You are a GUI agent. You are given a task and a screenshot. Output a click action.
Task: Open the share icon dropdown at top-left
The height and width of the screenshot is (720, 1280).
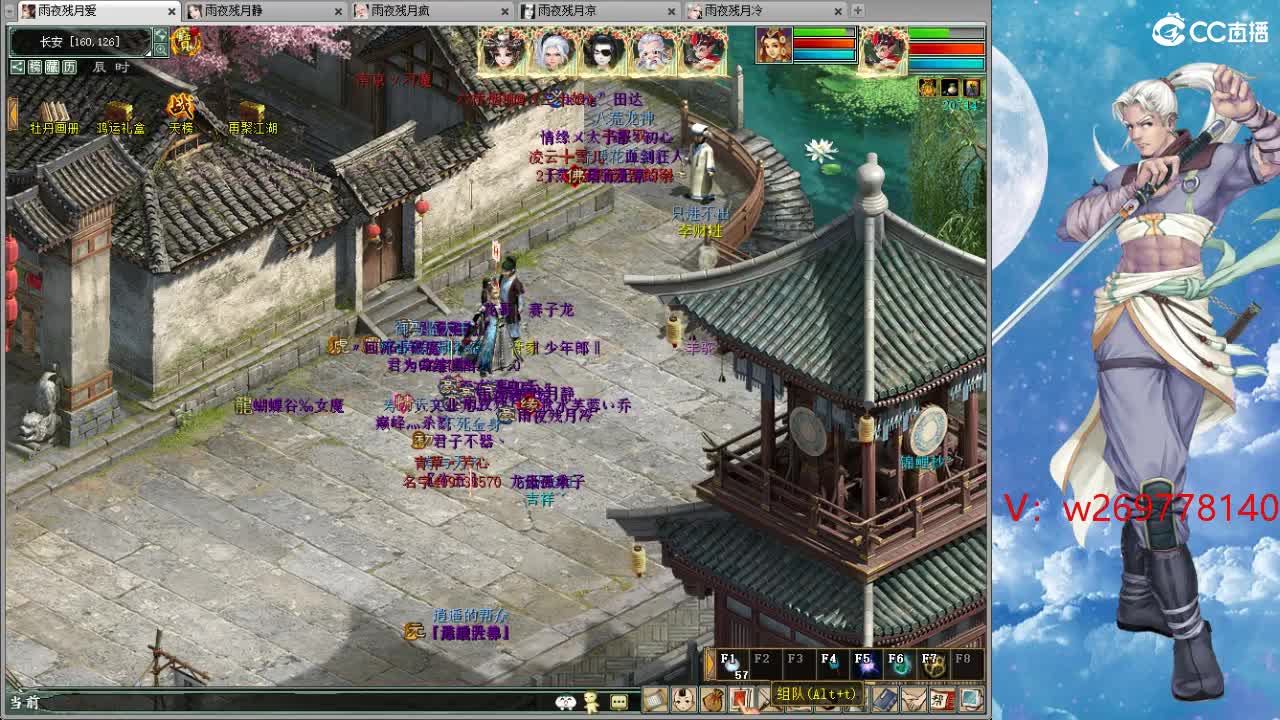coord(18,67)
